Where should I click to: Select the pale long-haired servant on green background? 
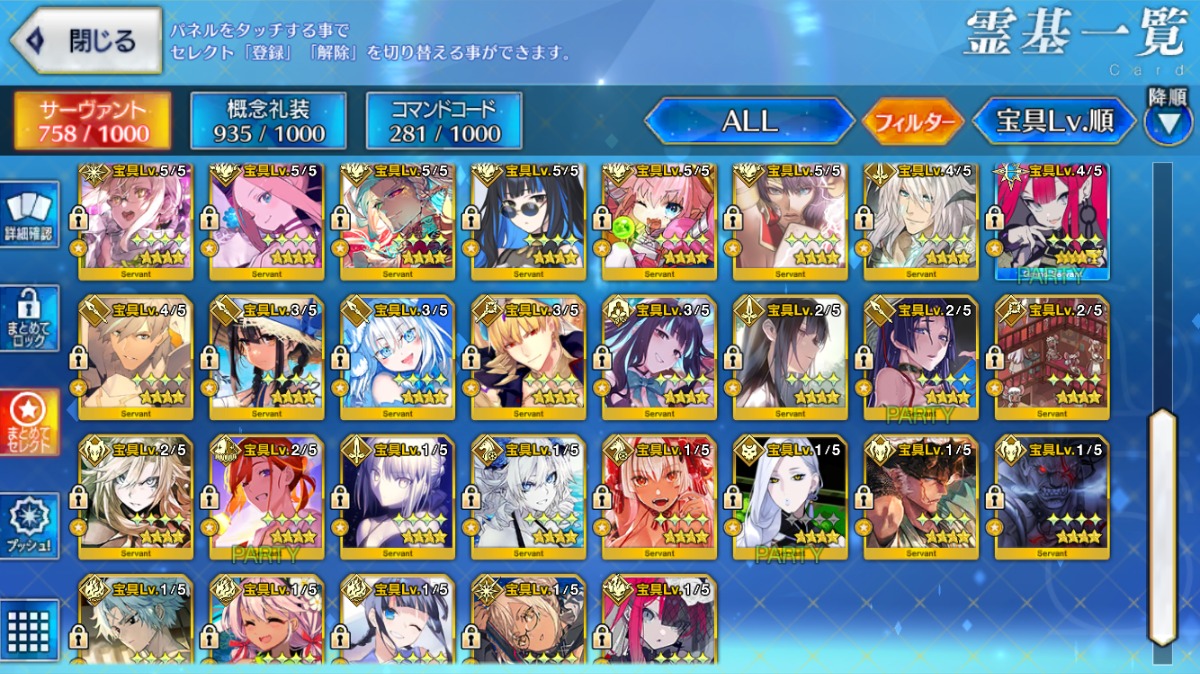(790, 496)
